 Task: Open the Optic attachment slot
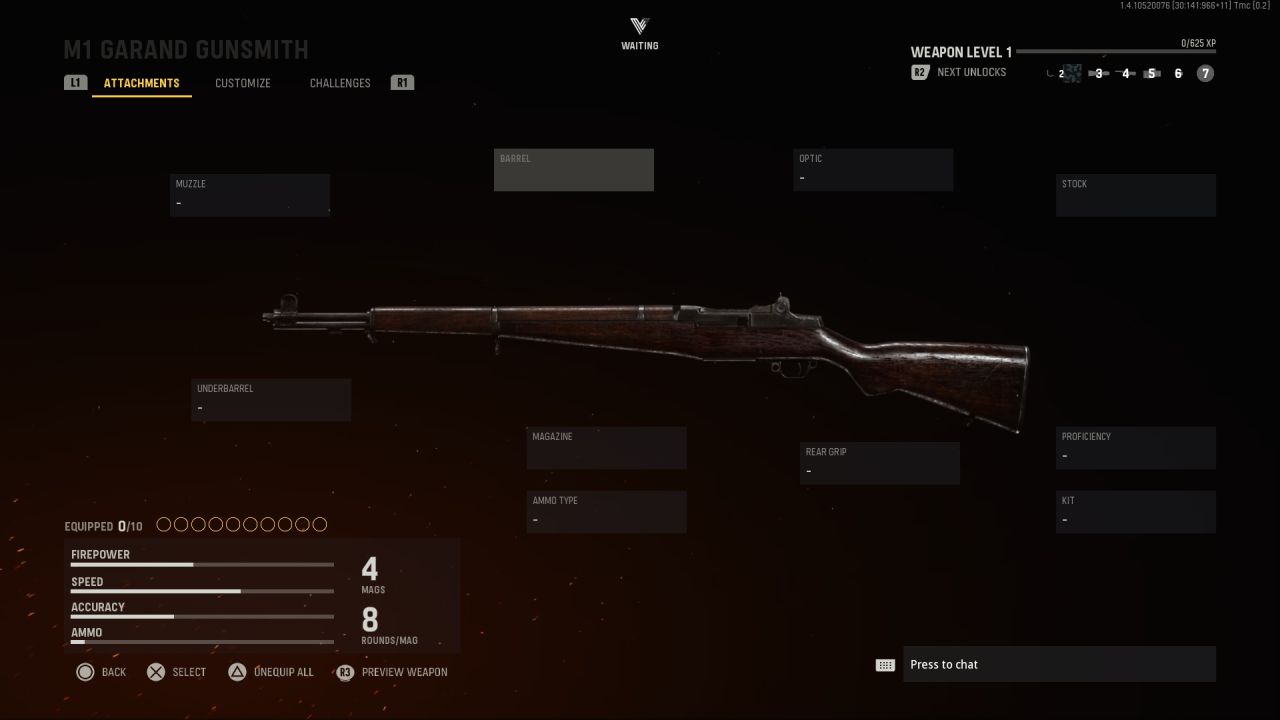(x=873, y=170)
